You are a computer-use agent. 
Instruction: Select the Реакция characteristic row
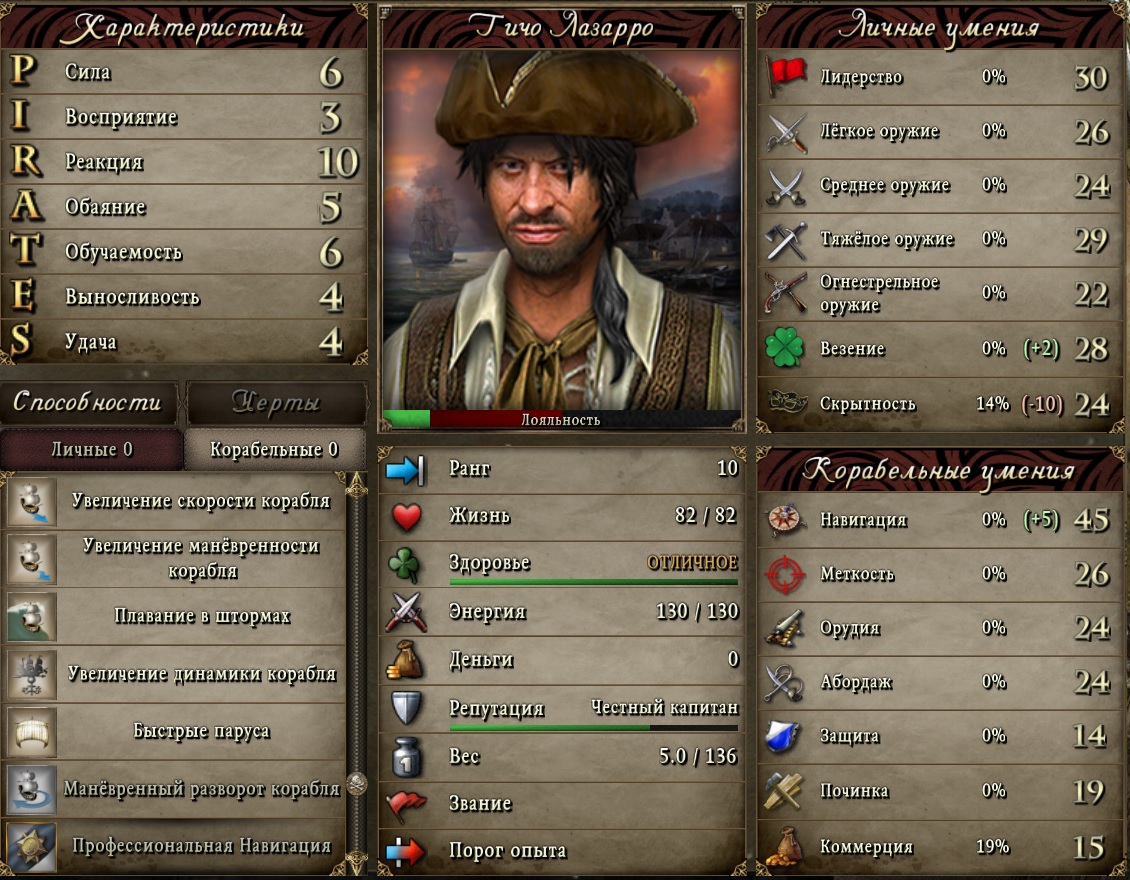185,162
